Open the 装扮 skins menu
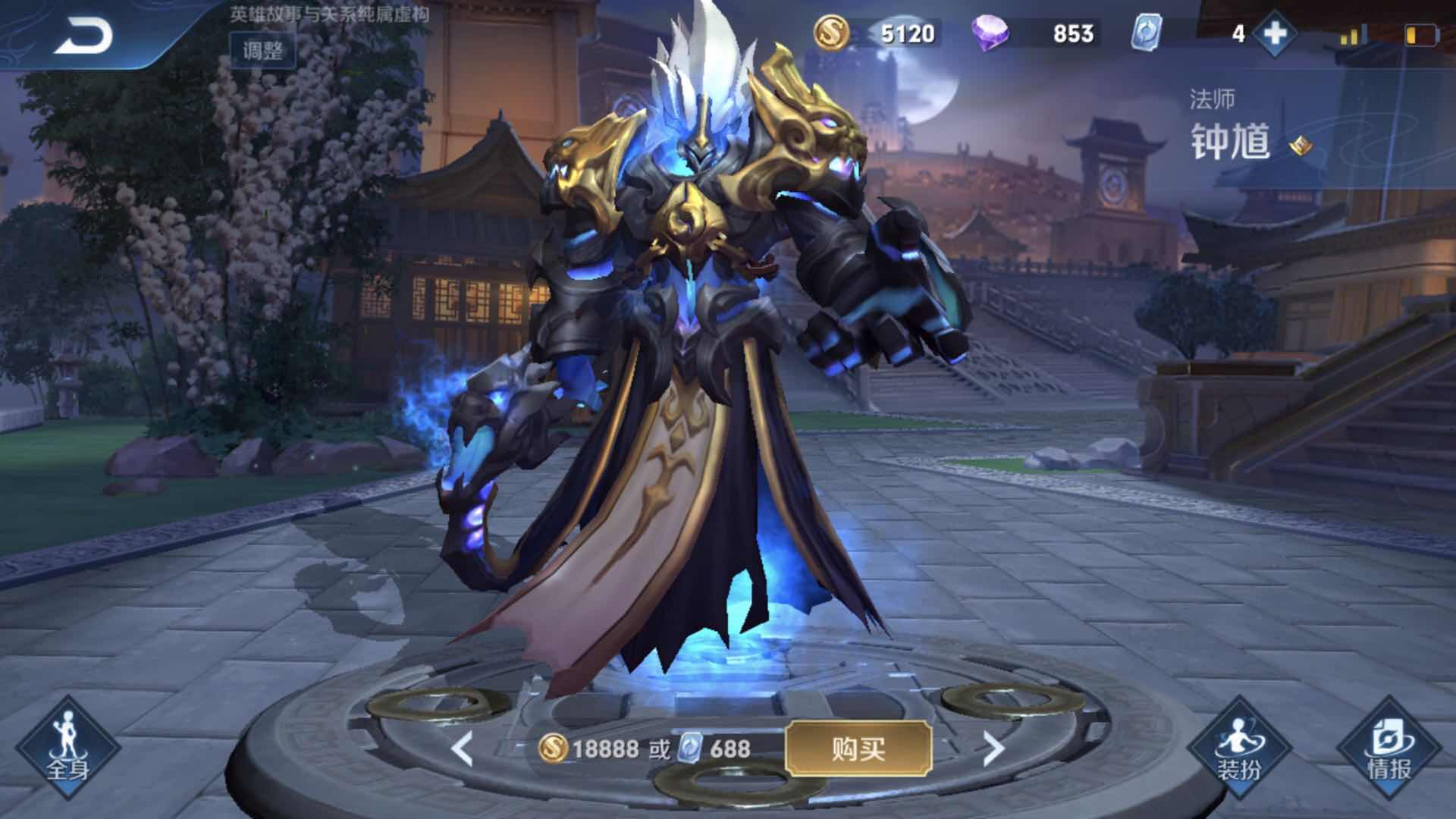 pyautogui.click(x=1239, y=748)
